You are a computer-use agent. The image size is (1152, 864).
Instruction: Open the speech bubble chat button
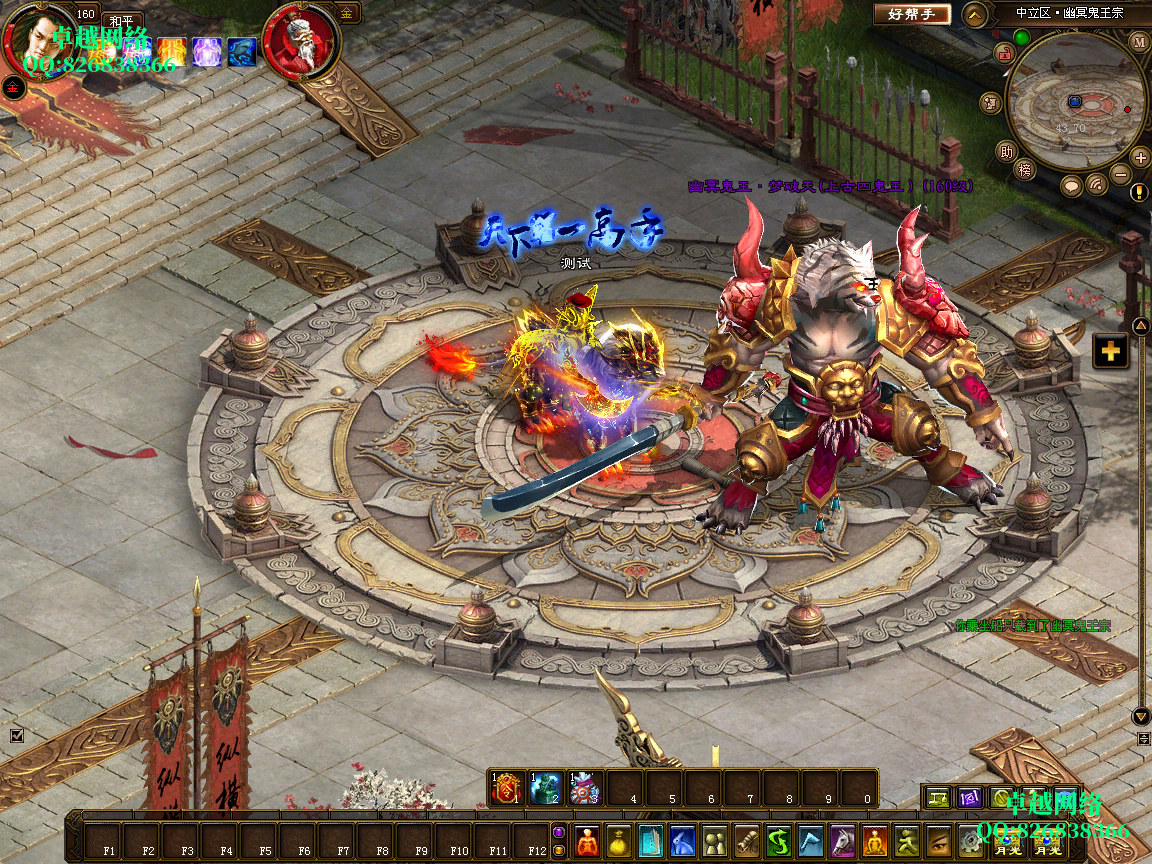1071,185
